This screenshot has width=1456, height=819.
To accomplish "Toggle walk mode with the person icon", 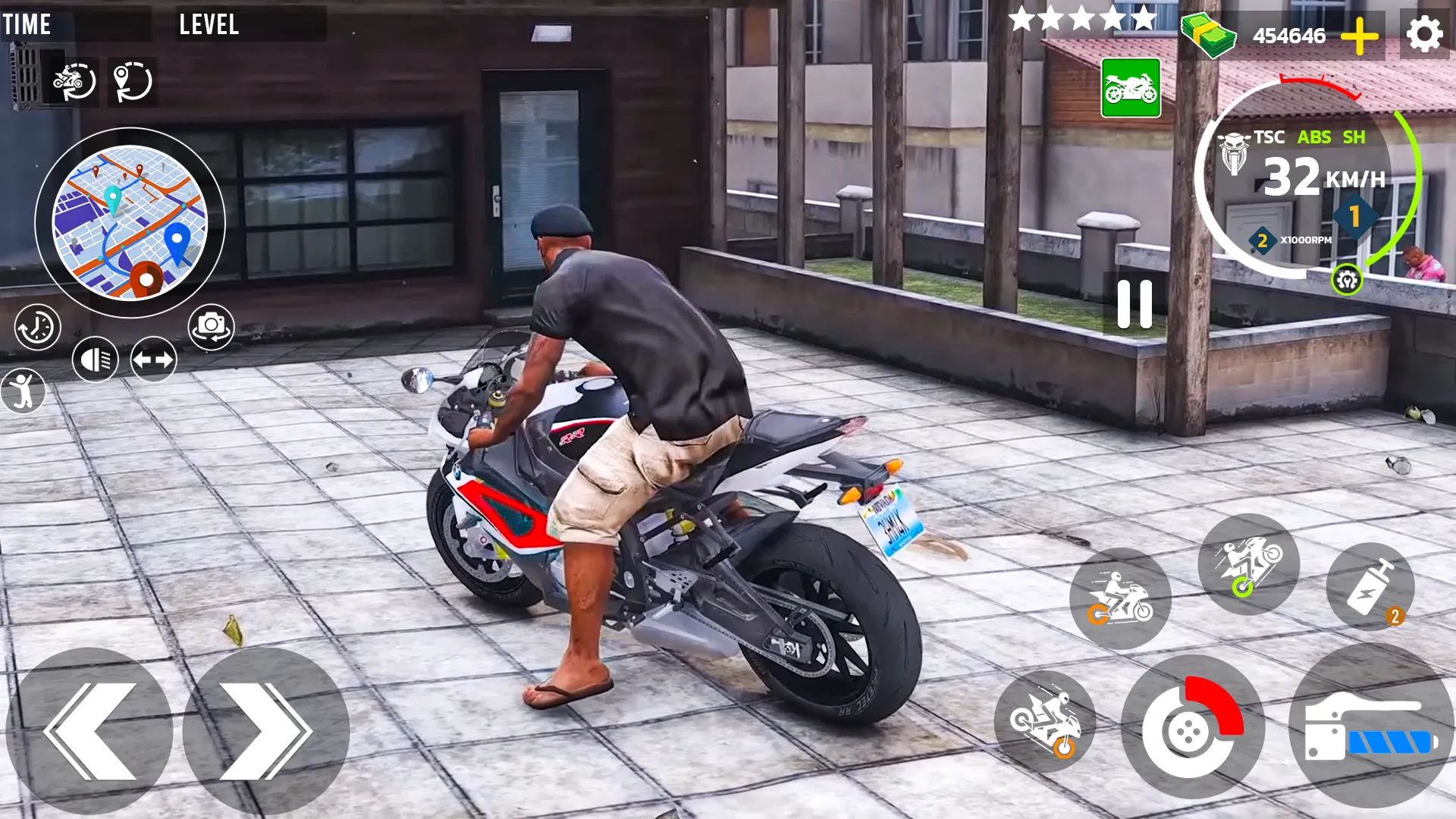I will point(25,391).
